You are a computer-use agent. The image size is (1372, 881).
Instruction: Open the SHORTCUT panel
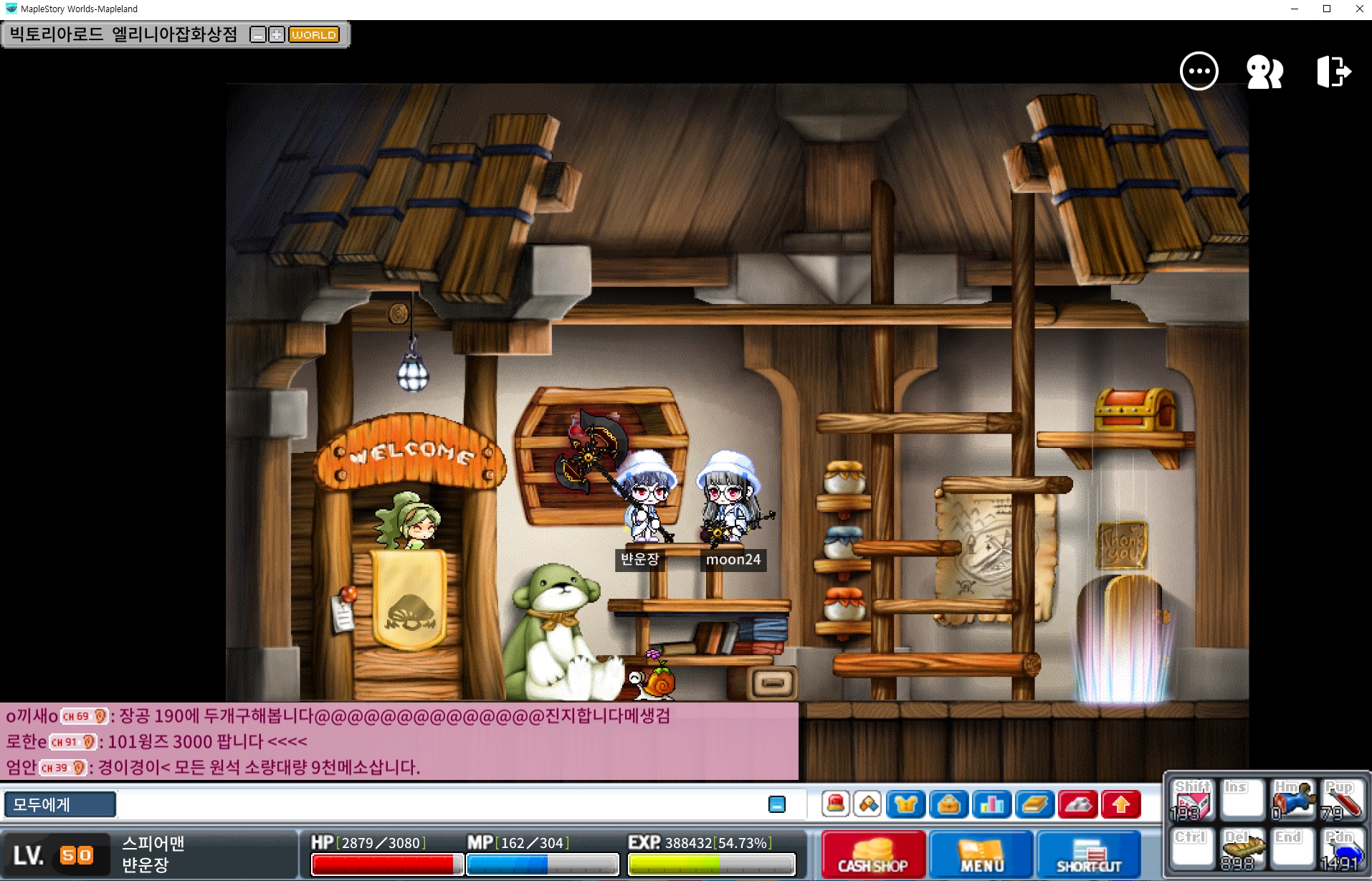pos(1088,854)
